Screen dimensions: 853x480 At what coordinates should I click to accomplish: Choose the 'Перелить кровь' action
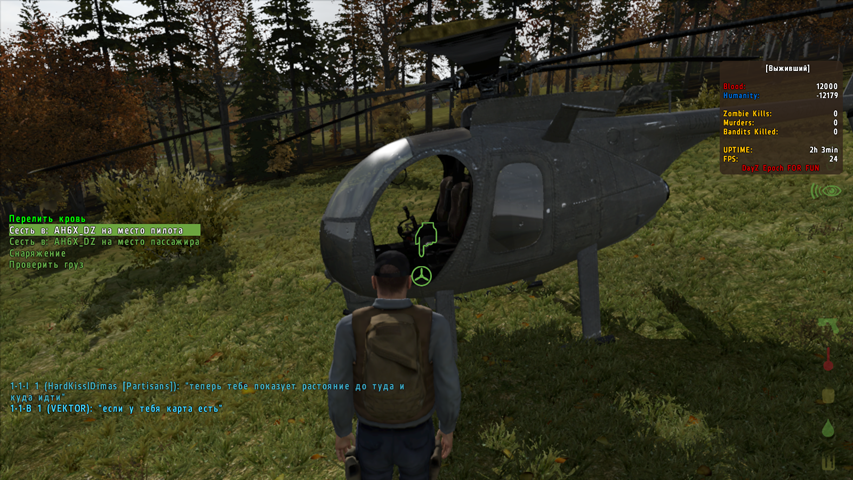tap(47, 218)
